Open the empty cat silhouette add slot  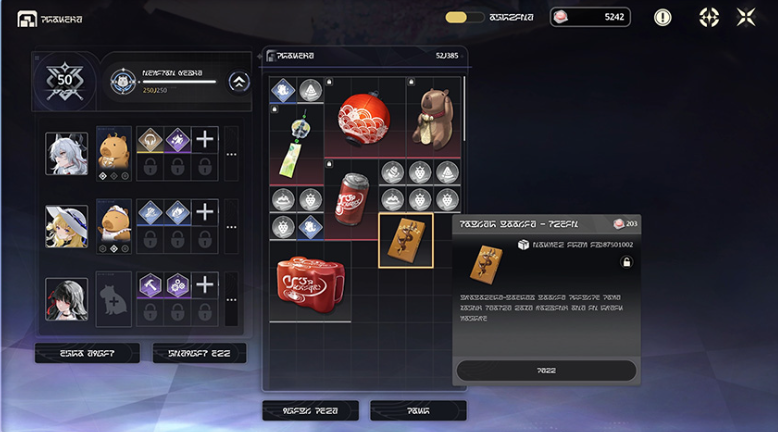tap(113, 299)
